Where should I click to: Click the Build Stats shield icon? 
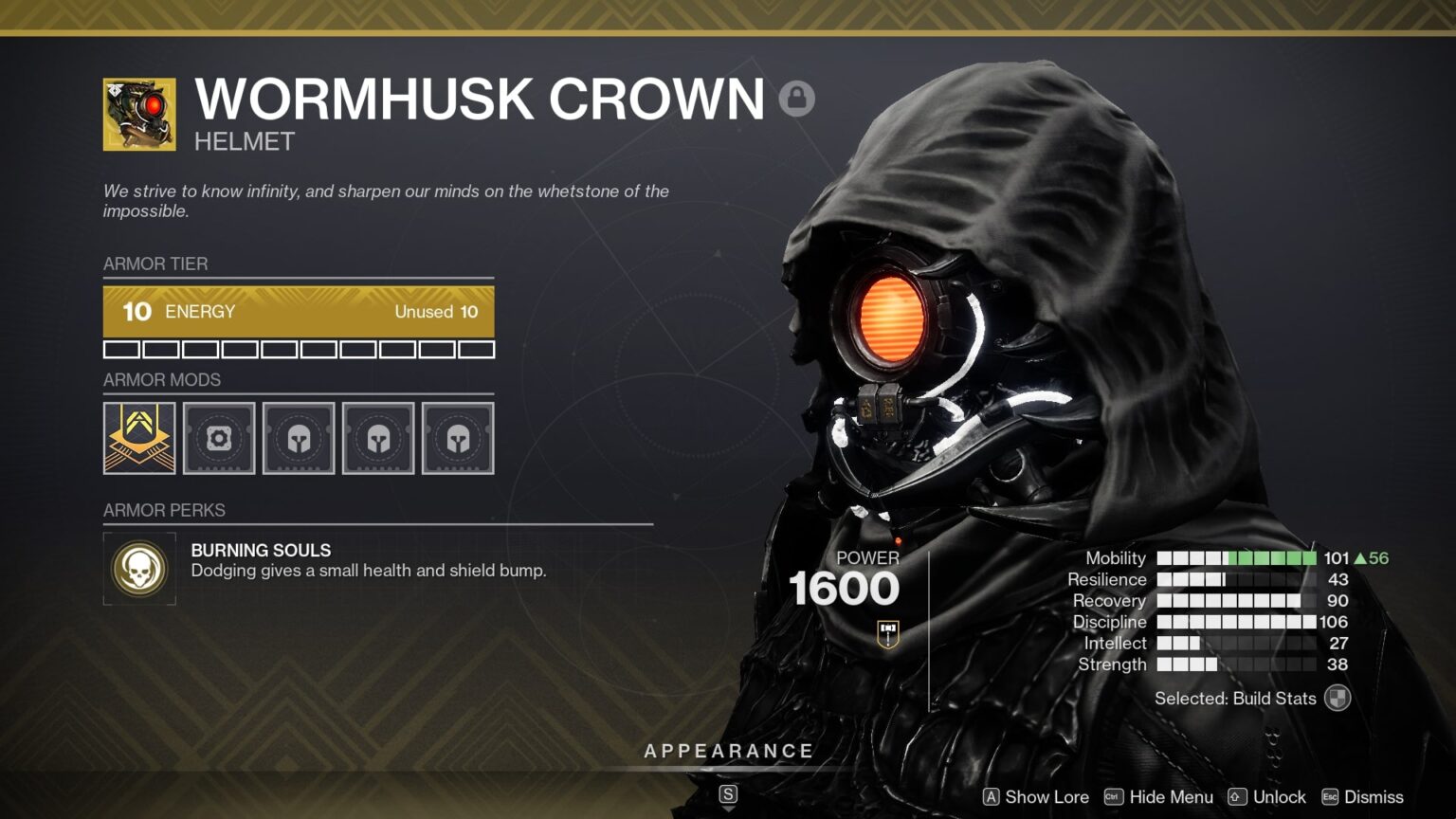click(1338, 699)
